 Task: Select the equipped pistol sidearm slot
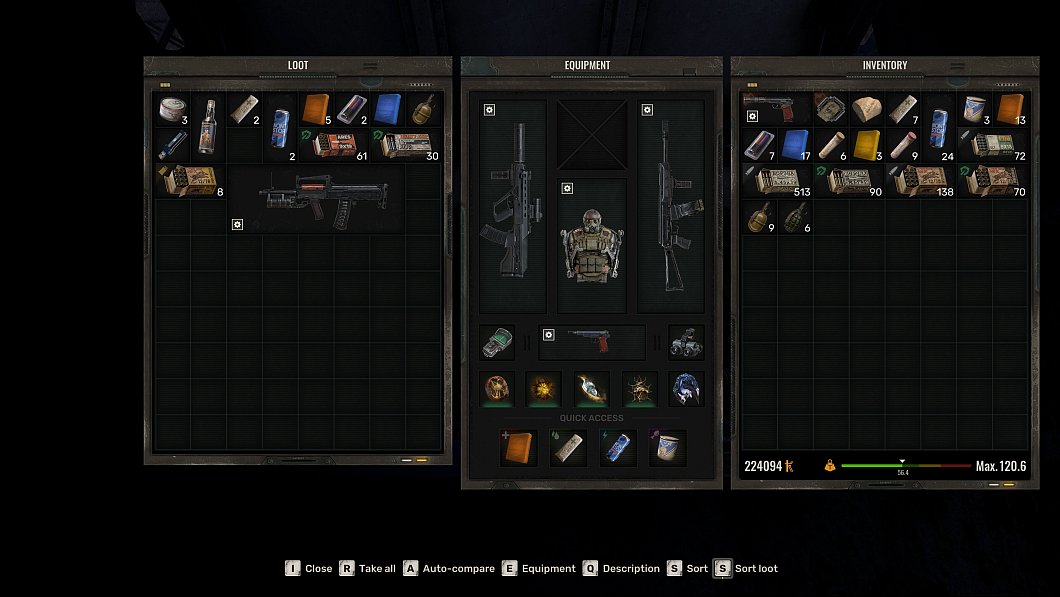592,342
